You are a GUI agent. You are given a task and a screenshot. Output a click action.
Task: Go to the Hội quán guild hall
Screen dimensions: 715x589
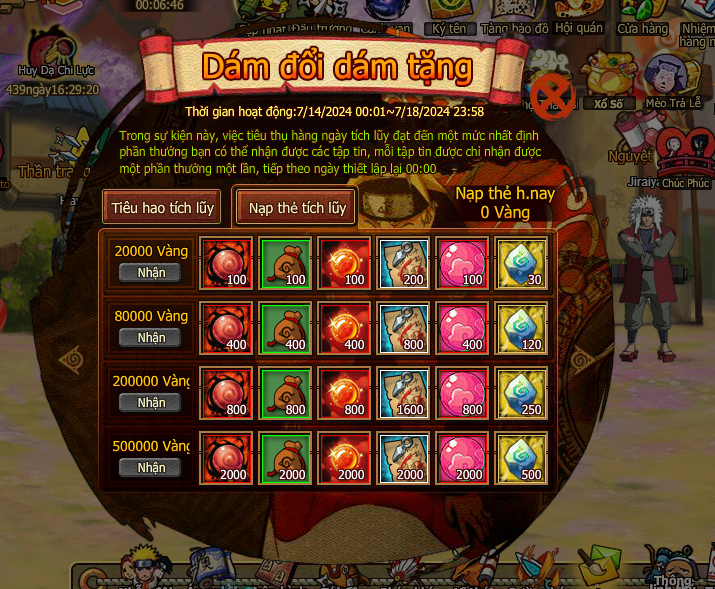pyautogui.click(x=579, y=20)
